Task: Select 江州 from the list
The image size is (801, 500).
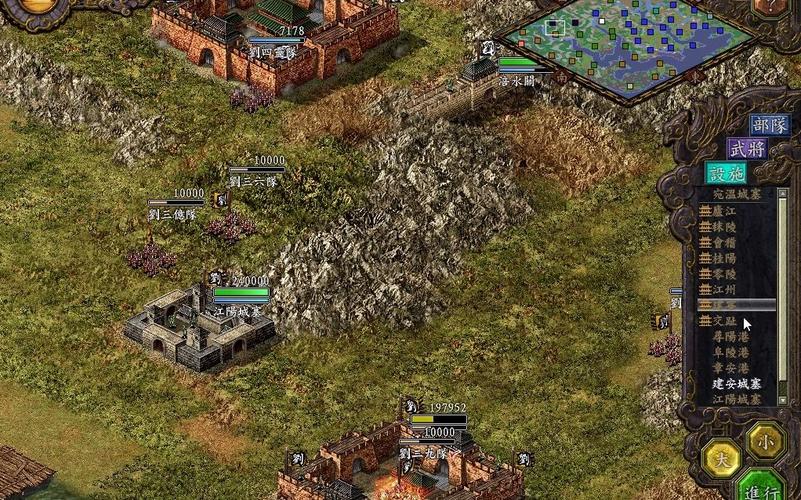Action: [x=724, y=289]
